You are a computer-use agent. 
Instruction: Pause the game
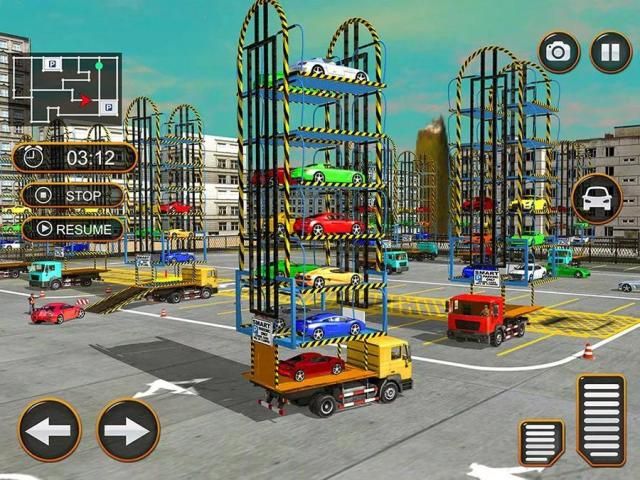(x=610, y=52)
